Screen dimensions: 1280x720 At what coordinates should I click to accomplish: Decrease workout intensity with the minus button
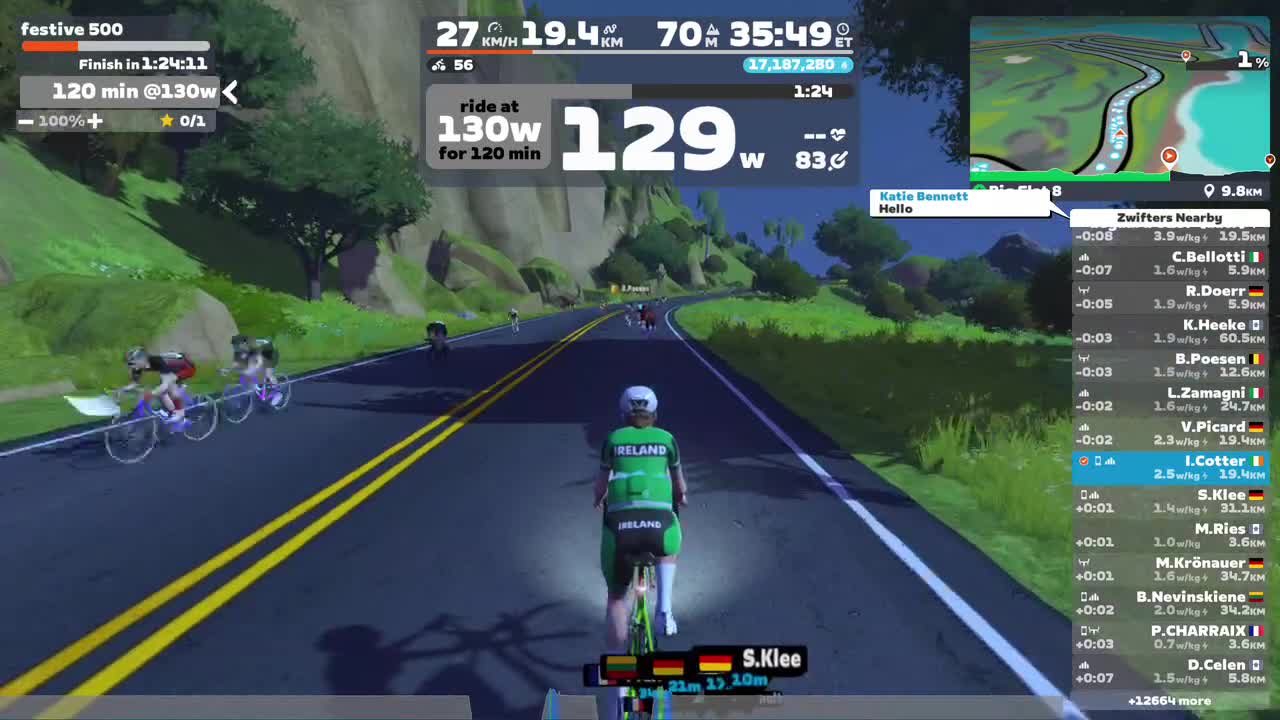[26, 121]
